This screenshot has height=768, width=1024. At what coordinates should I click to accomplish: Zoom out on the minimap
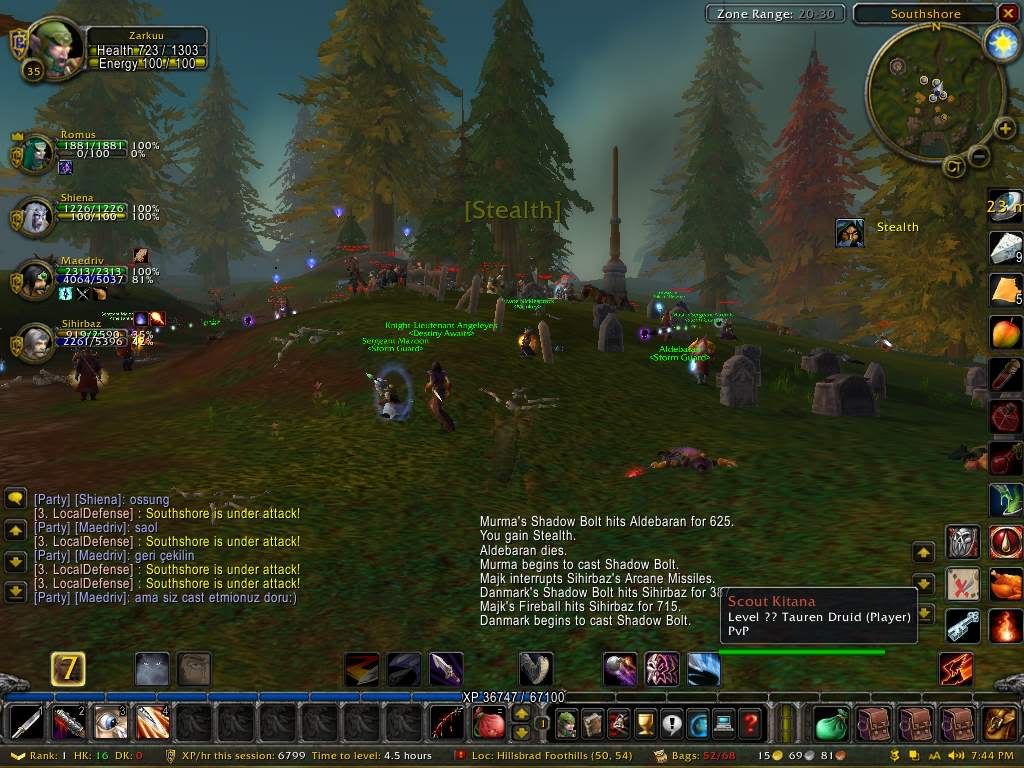tap(980, 155)
